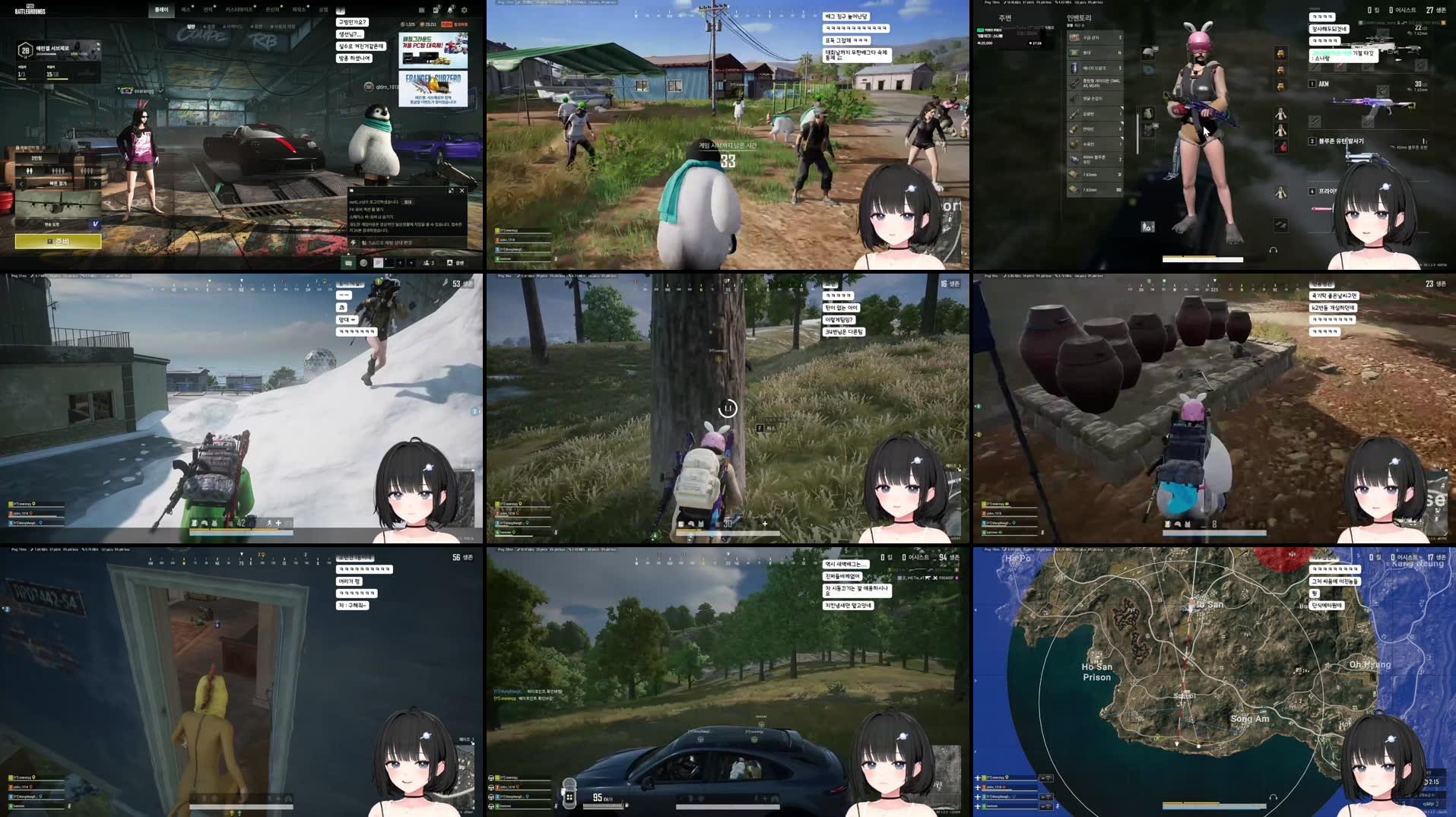
Task: Open the 상점 store menu
Action: (323, 10)
